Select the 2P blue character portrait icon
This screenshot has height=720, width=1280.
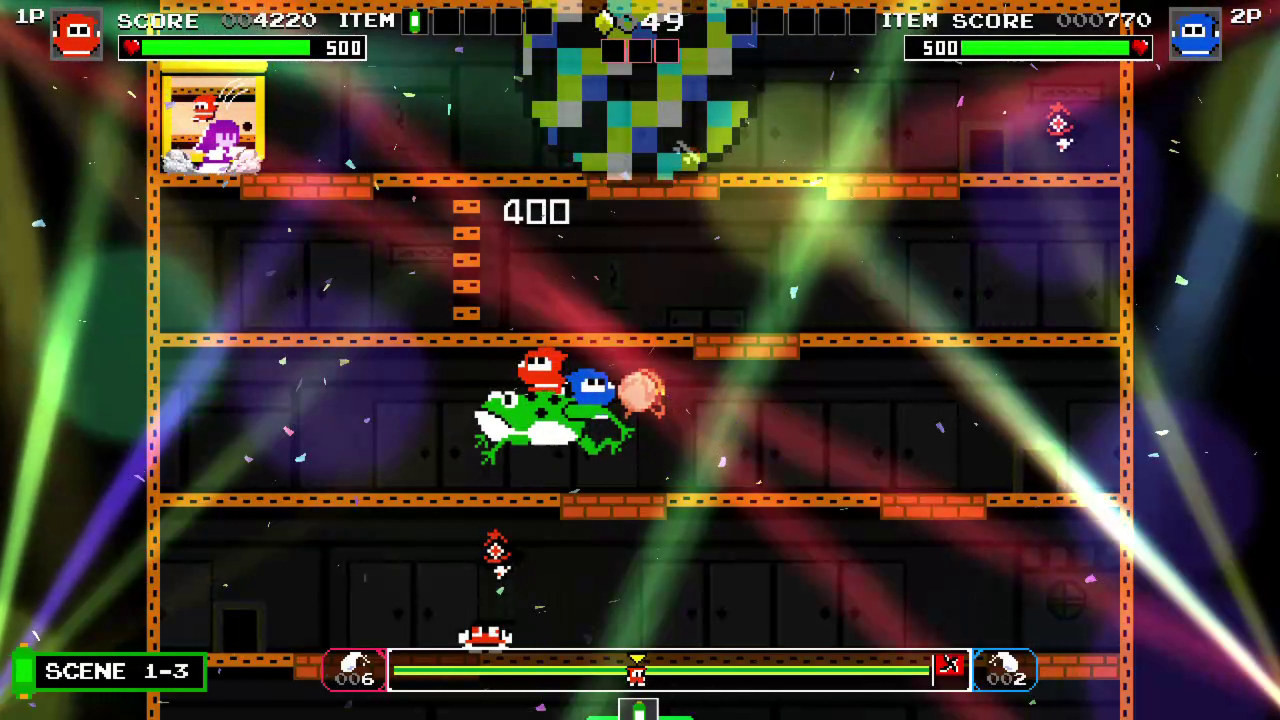tap(1196, 33)
